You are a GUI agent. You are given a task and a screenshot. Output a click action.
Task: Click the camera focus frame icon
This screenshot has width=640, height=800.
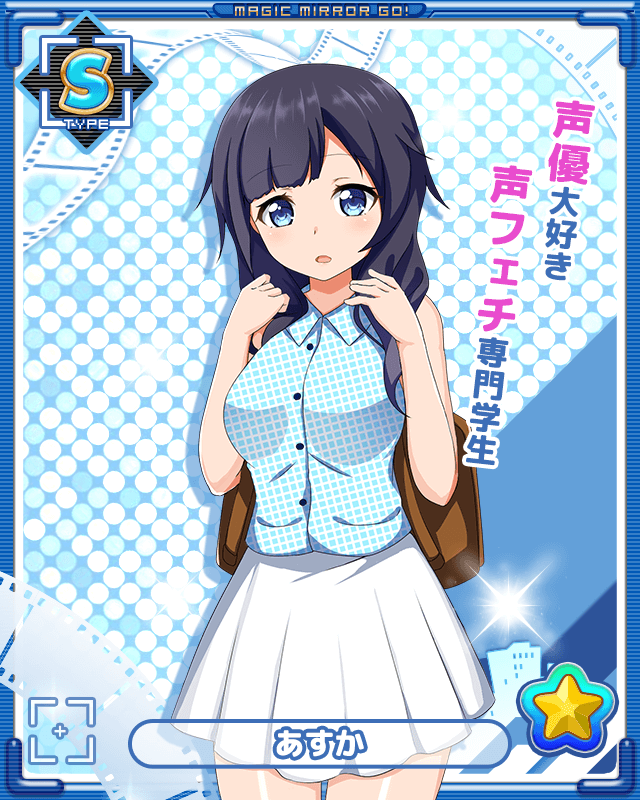tap(61, 731)
